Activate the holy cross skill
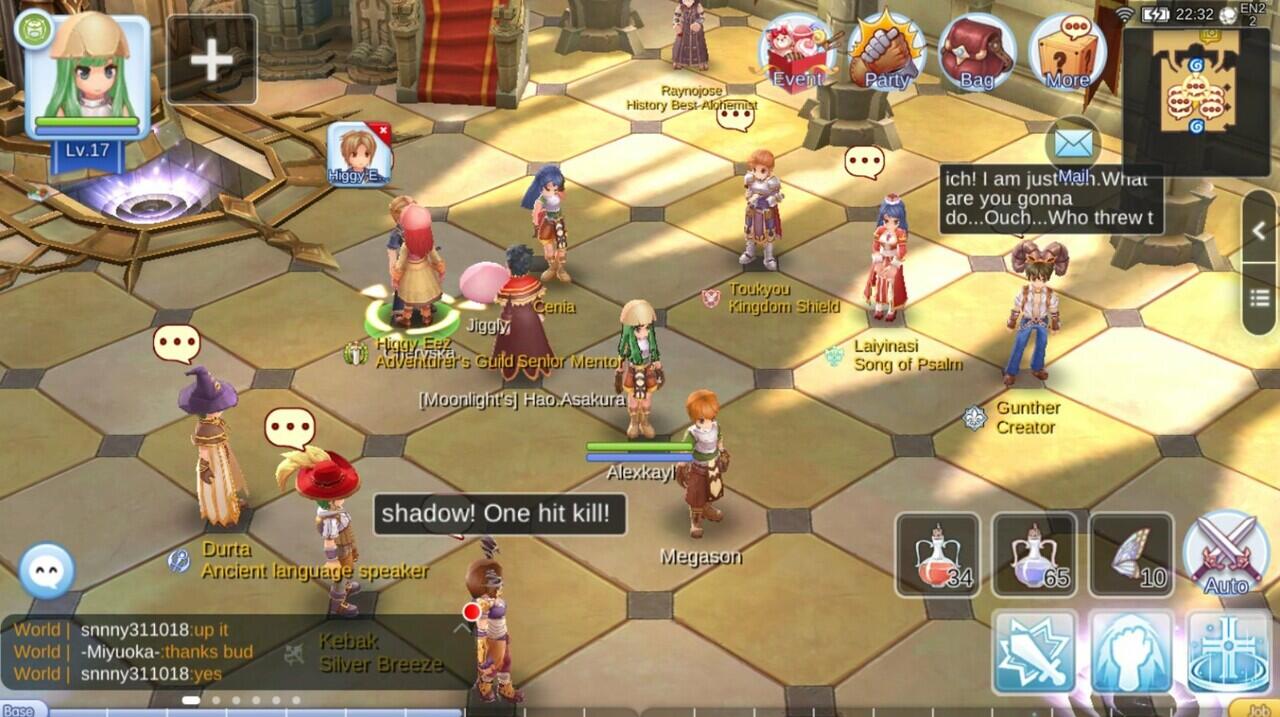Image resolution: width=1280 pixels, height=717 pixels. coord(1228,651)
